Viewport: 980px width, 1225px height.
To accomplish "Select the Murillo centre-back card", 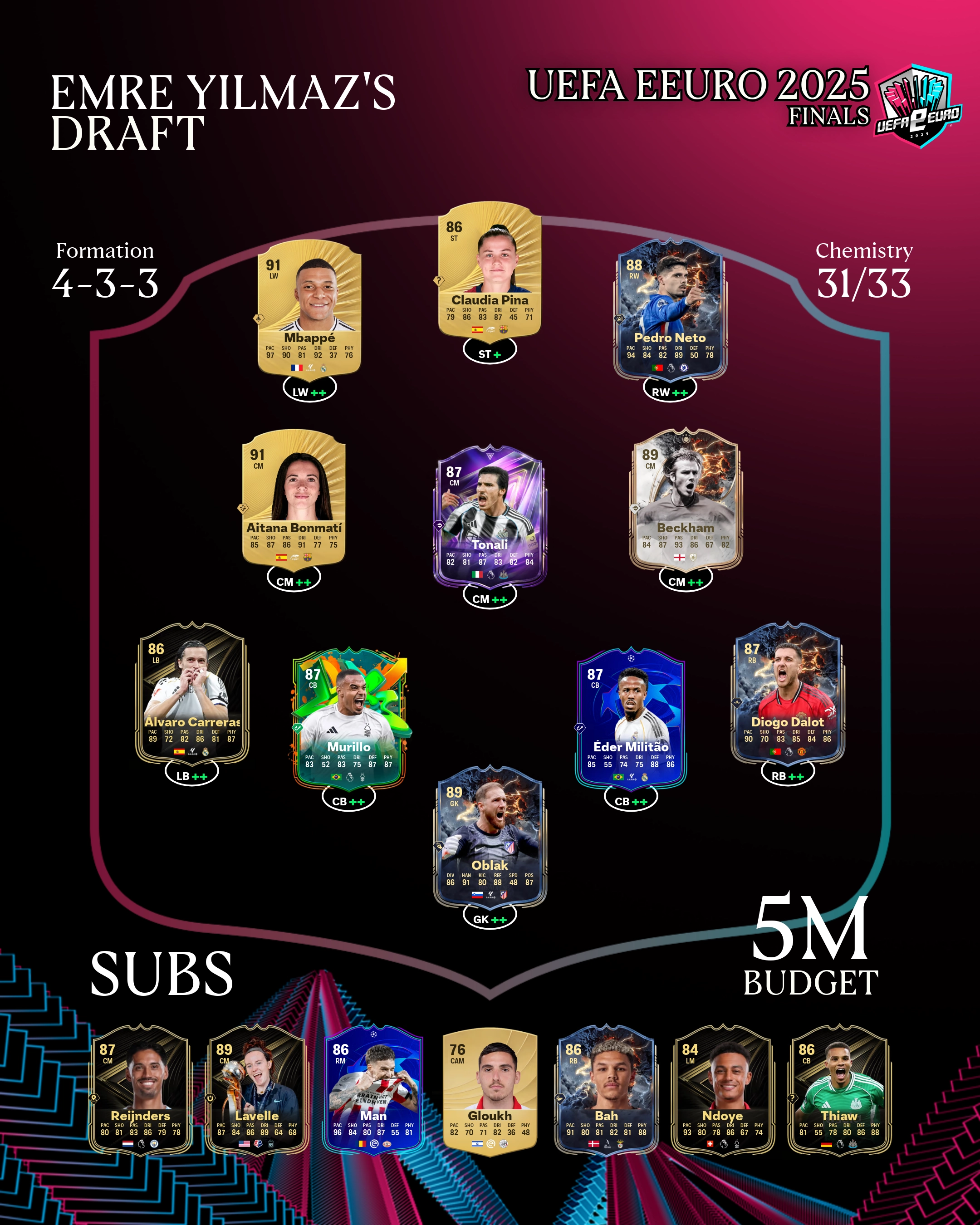I will coord(349,718).
